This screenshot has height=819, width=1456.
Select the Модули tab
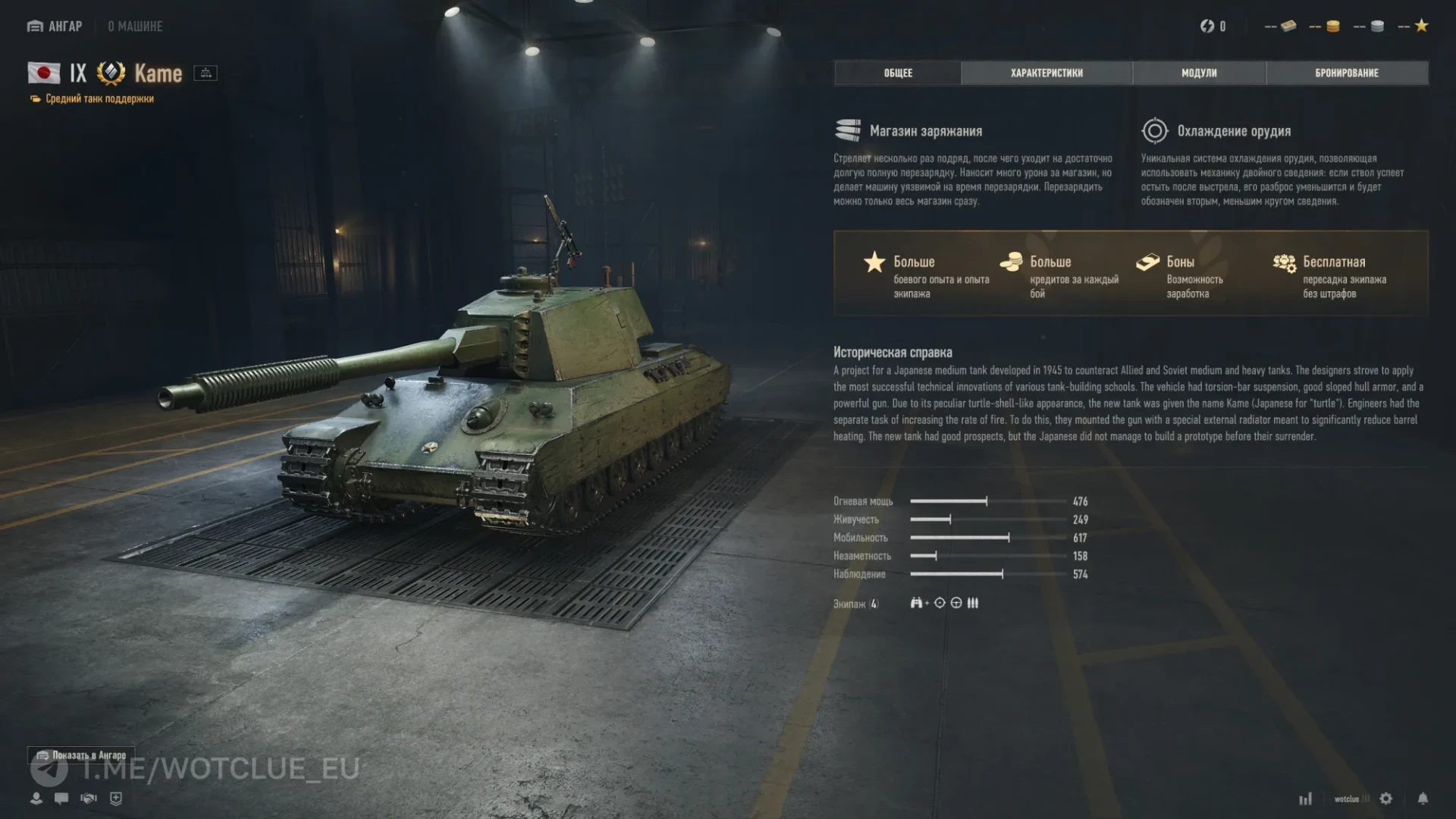coord(1199,73)
